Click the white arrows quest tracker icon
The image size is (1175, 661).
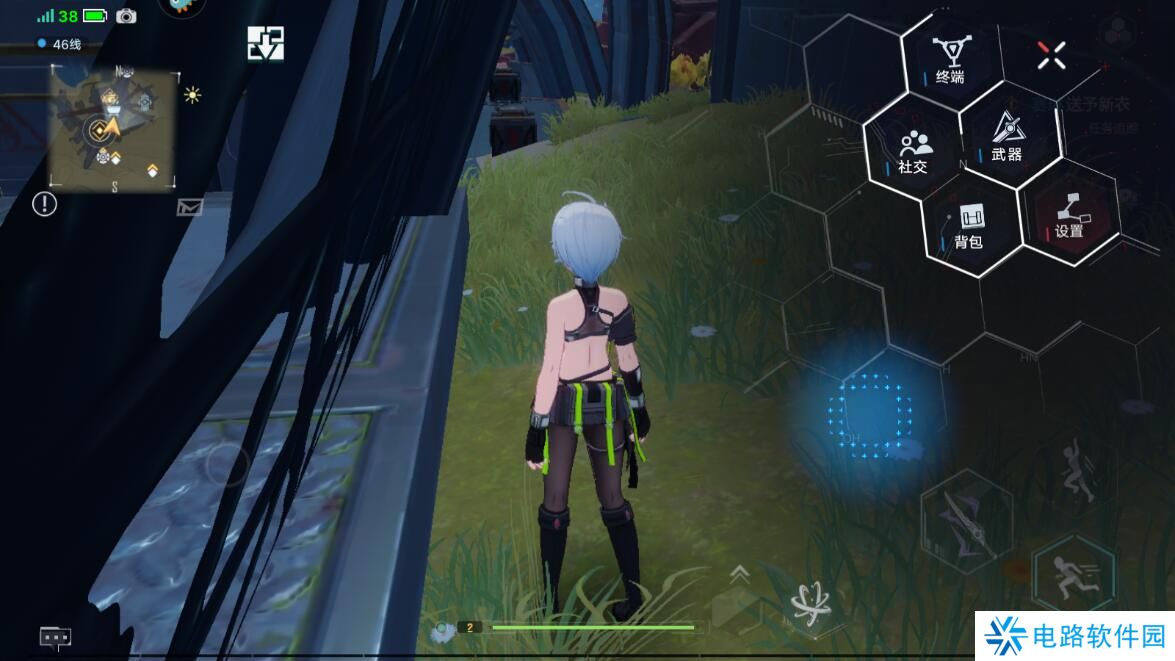coord(266,43)
